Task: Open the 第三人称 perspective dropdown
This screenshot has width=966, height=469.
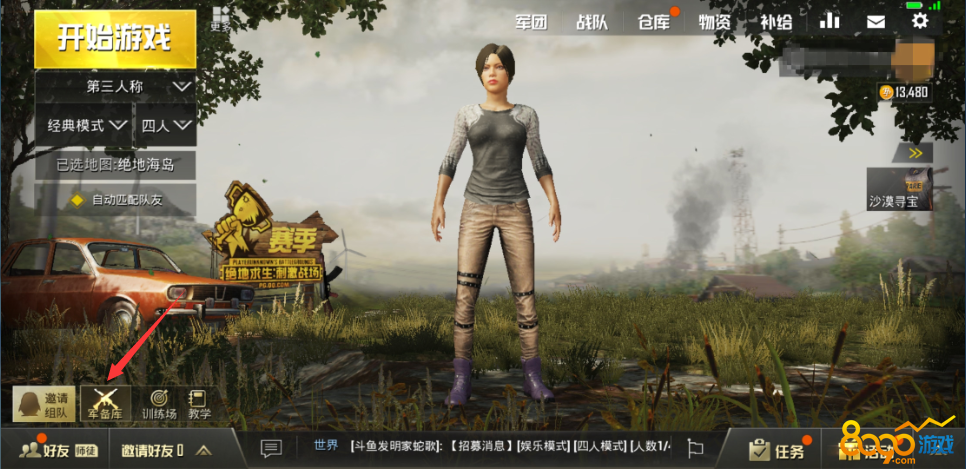Action: click(115, 87)
